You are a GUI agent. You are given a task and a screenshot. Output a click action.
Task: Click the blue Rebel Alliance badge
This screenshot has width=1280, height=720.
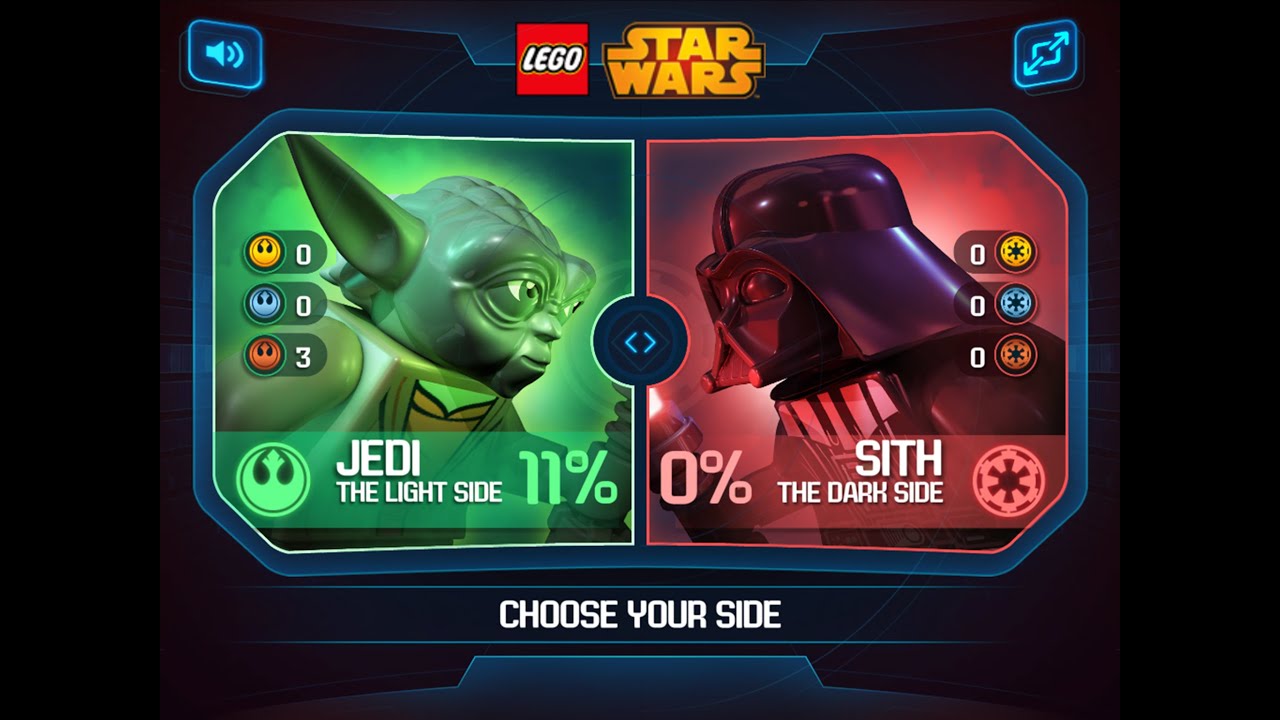tap(263, 305)
